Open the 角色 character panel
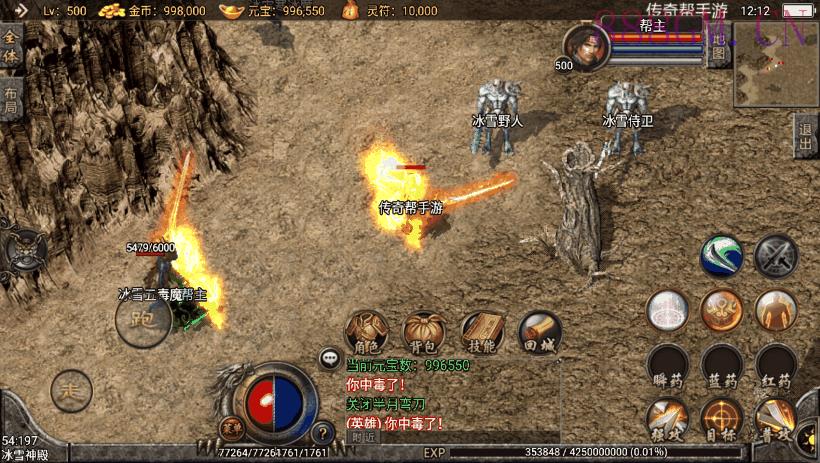The width and height of the screenshot is (820, 463). (367, 330)
